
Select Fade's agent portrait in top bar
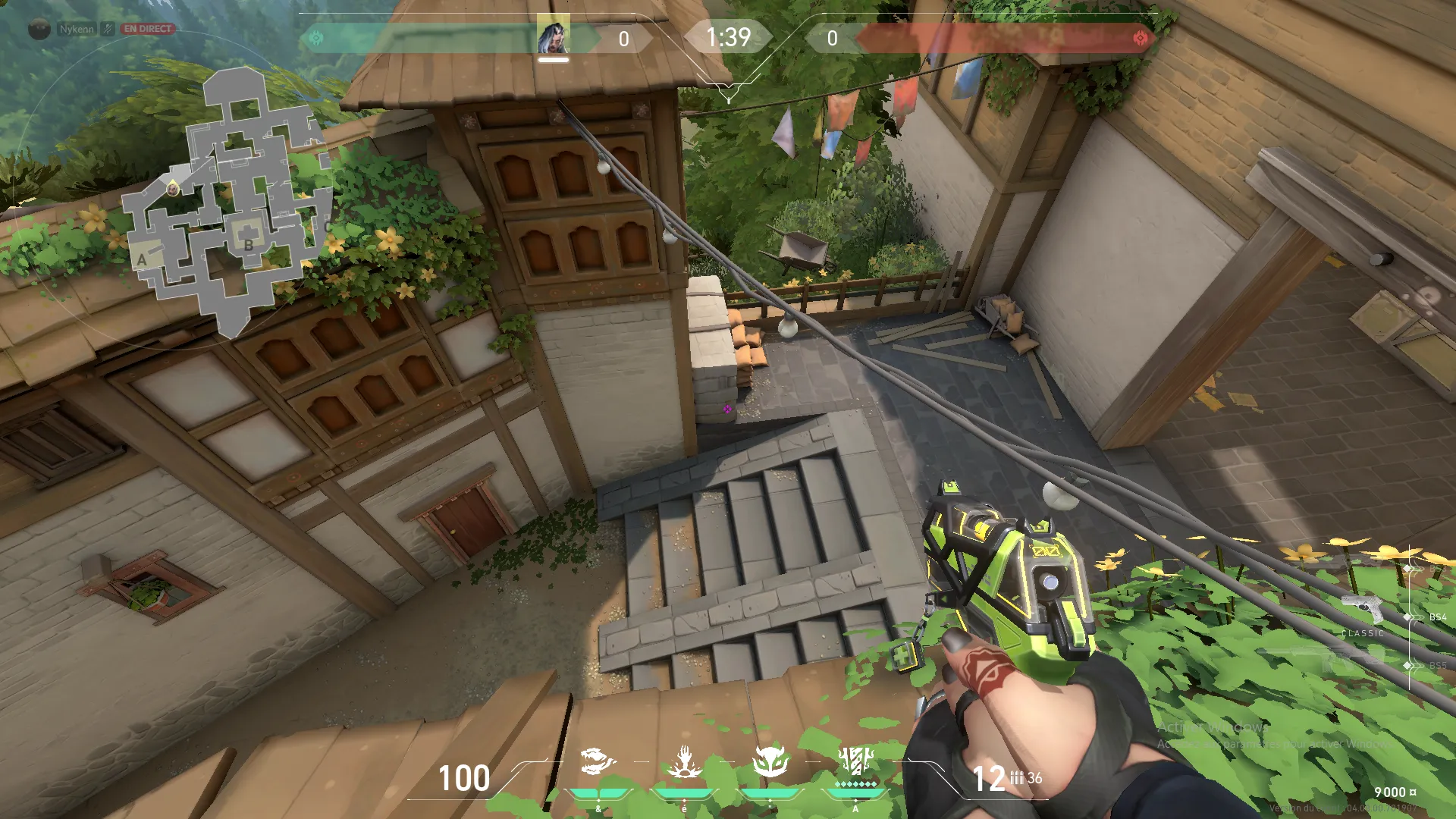[554, 36]
